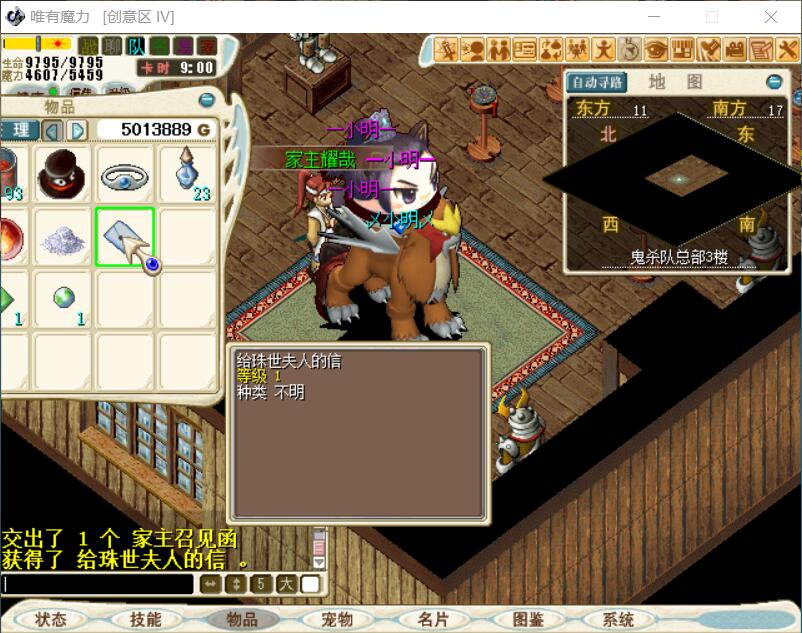Open the eye icon in top toolbar

[656, 49]
